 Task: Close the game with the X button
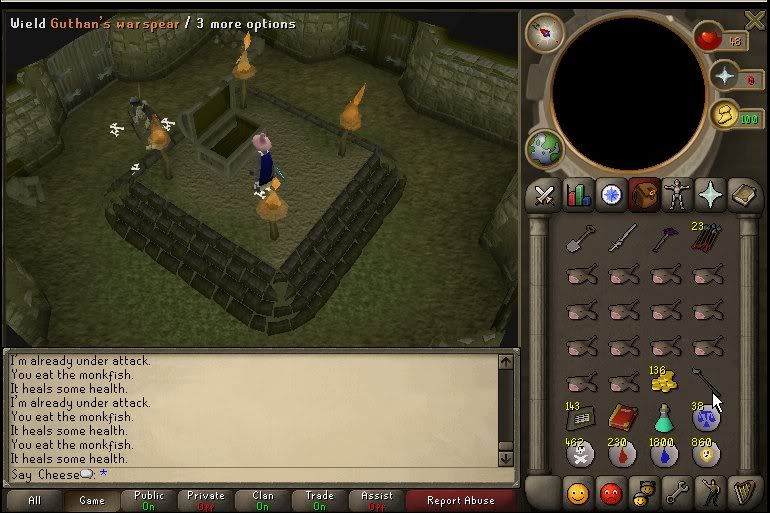point(755,19)
